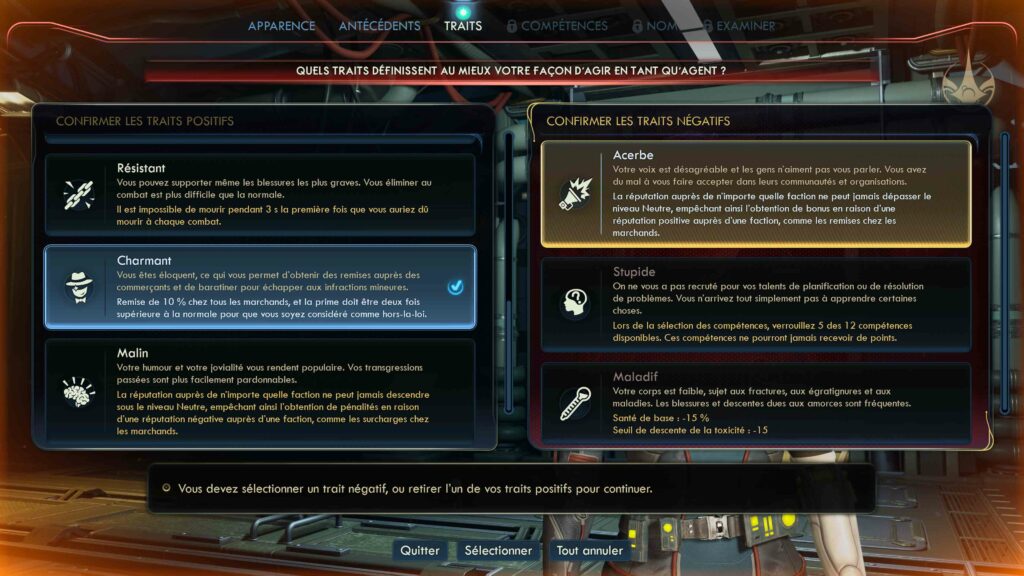Confirm with the Sélectionner button

coord(498,550)
